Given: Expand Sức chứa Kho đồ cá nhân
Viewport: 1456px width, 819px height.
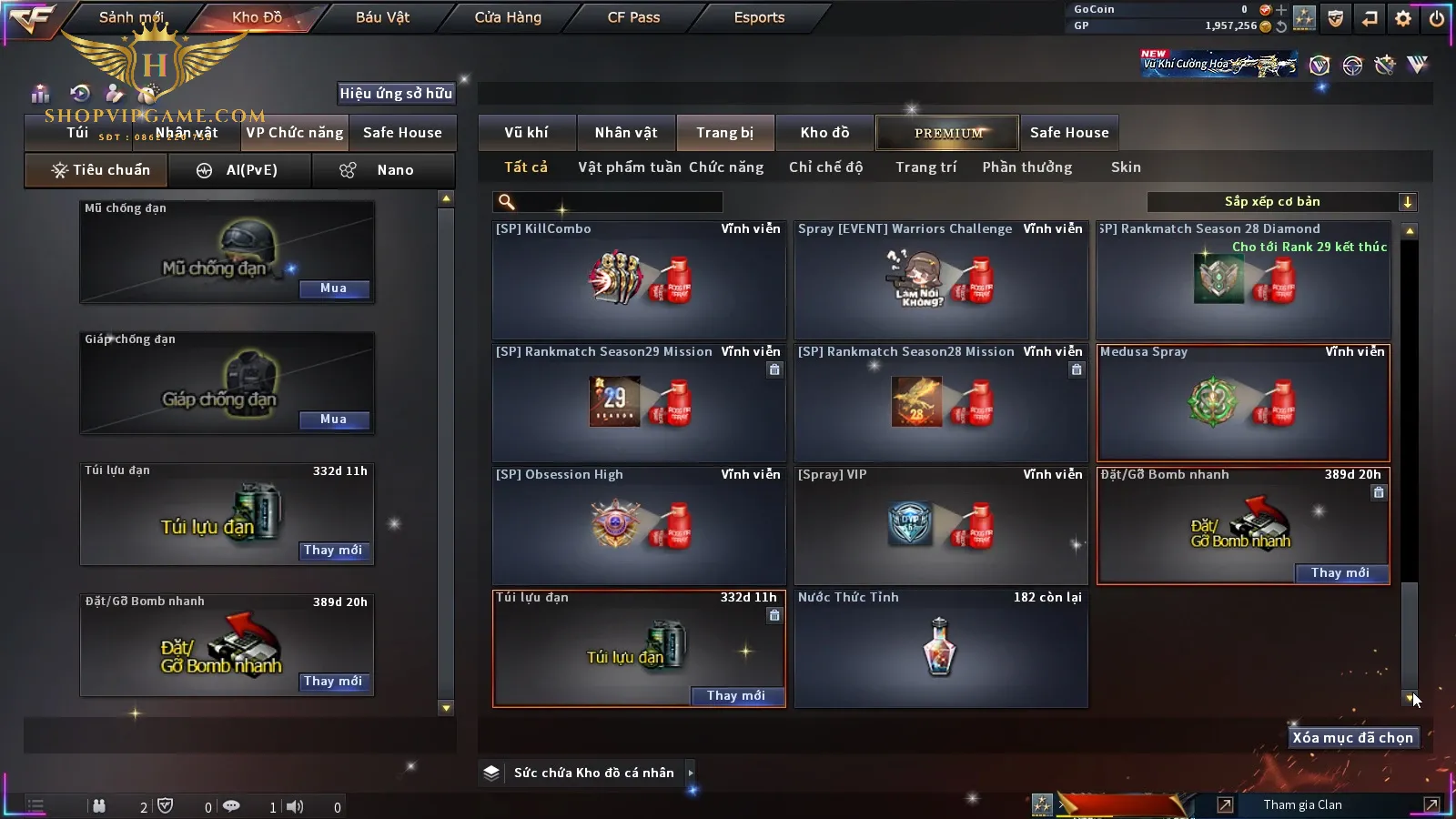Looking at the screenshot, I should coord(691,773).
